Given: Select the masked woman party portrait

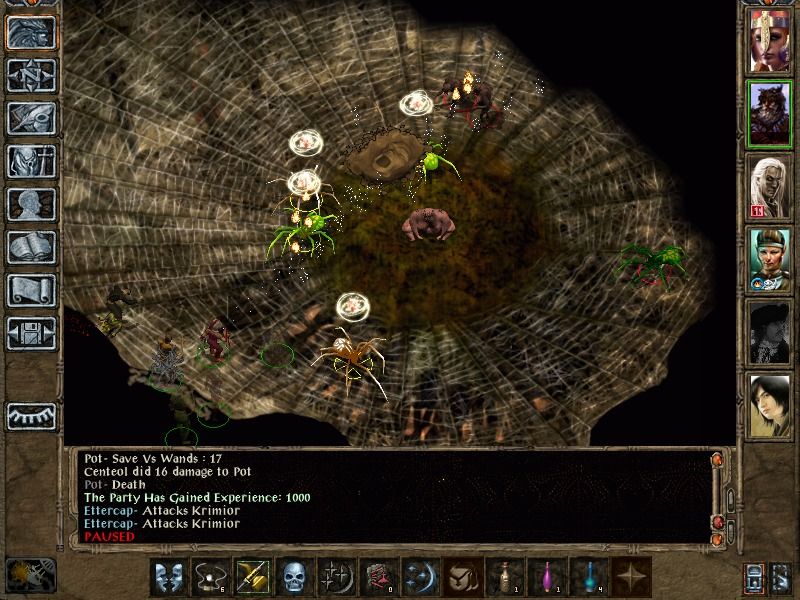Looking at the screenshot, I should click(770, 40).
